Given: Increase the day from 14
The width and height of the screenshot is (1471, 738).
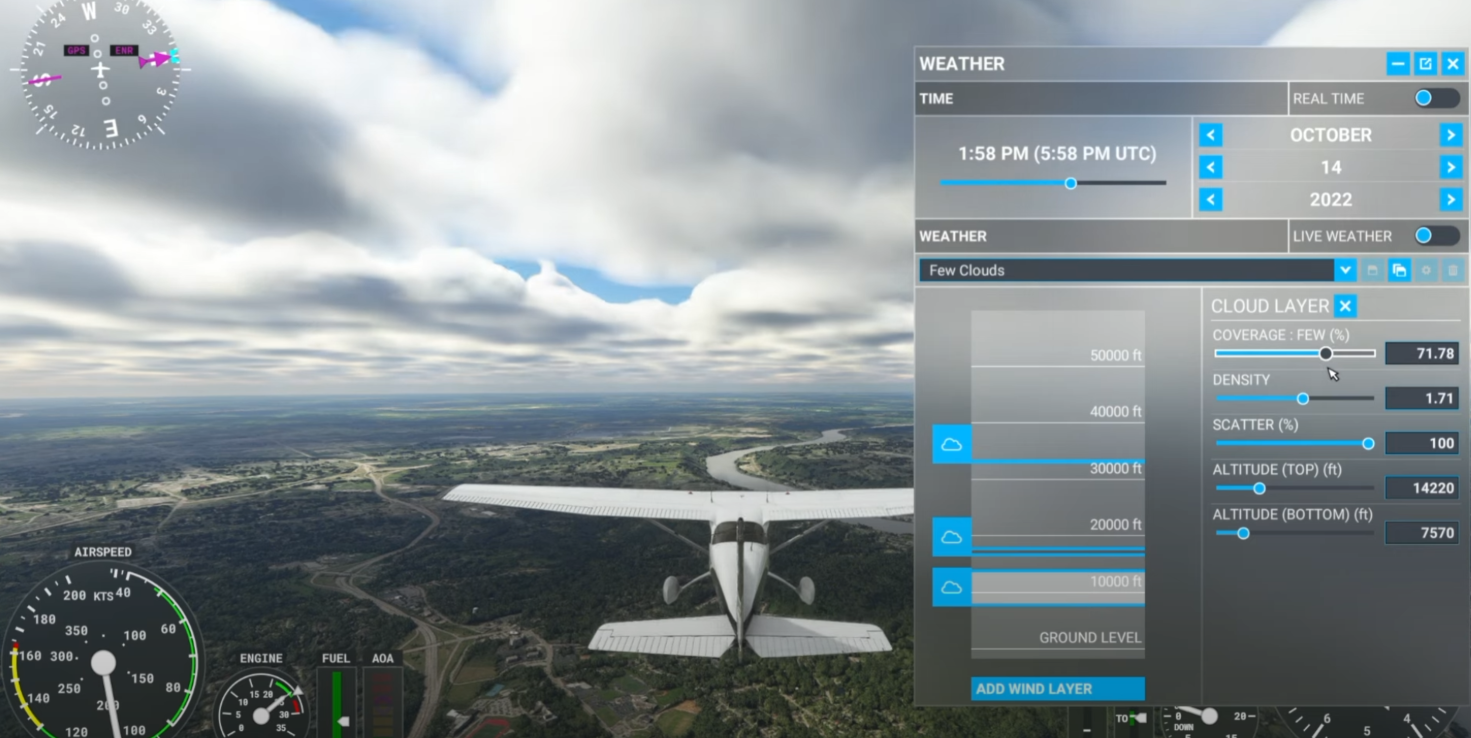Looking at the screenshot, I should click(x=1450, y=168).
